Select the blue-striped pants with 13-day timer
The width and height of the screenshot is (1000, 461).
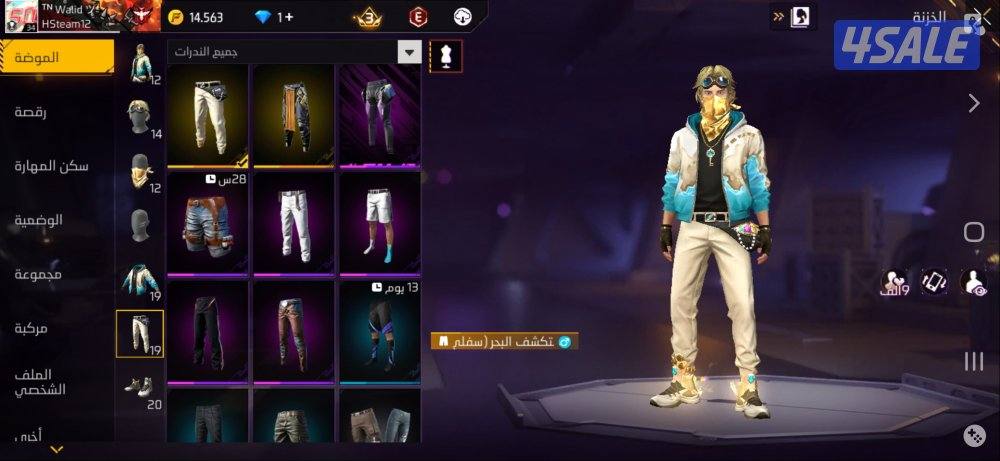pos(379,328)
